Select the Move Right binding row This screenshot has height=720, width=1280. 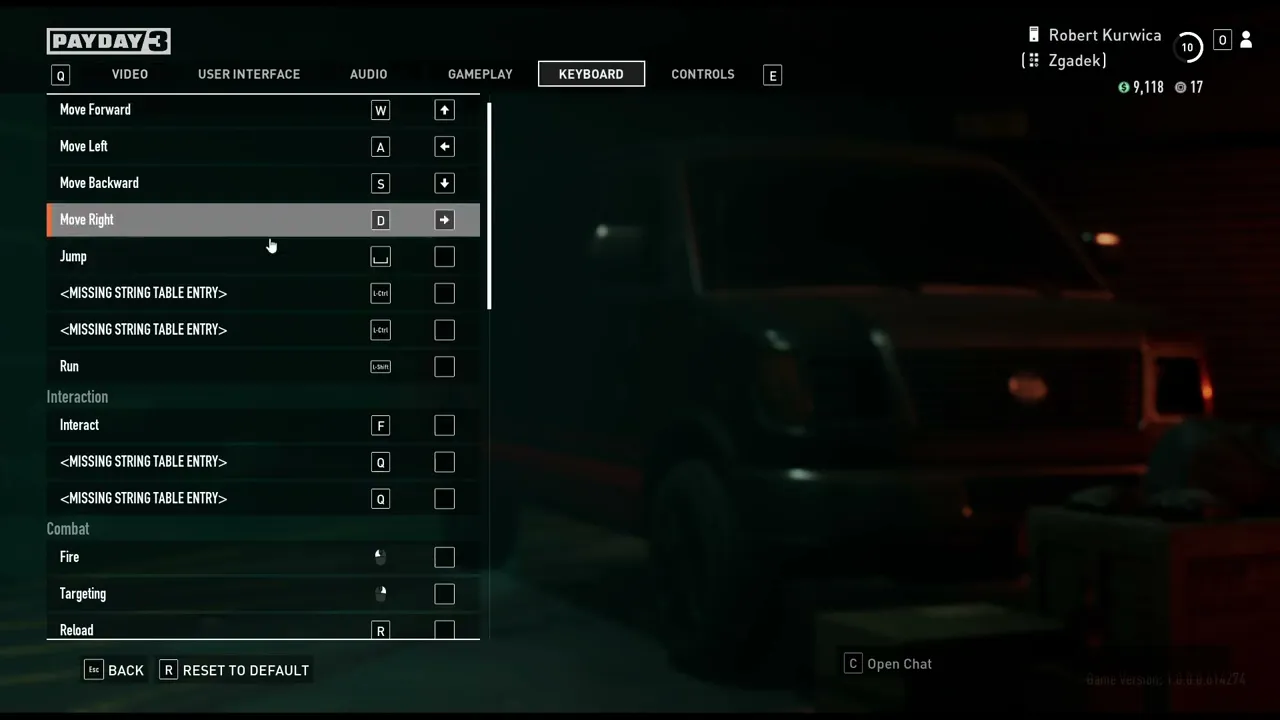click(200, 220)
